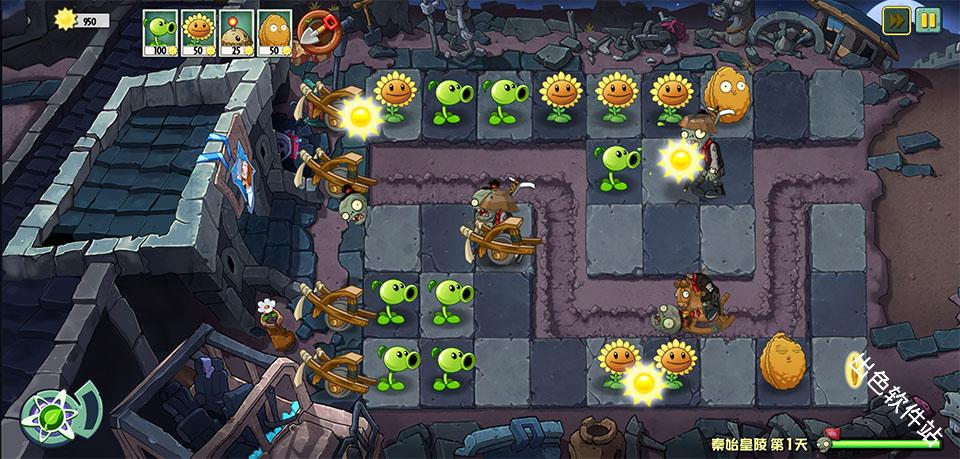960x459 pixels.
Task: Choose the Sunflower seed packet
Action: pyautogui.click(x=198, y=30)
